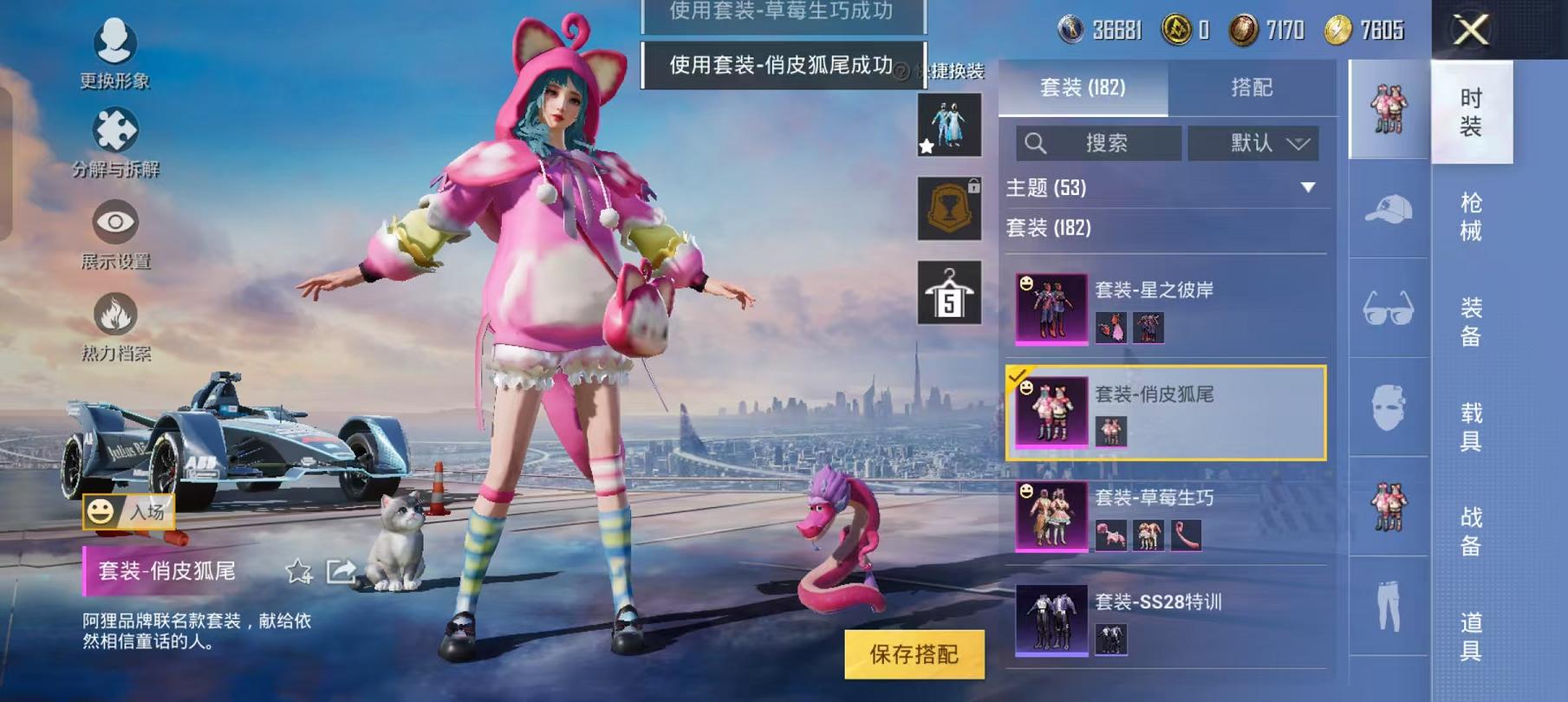Select the face mask category icon
This screenshot has width=1568, height=702.
point(1386,406)
